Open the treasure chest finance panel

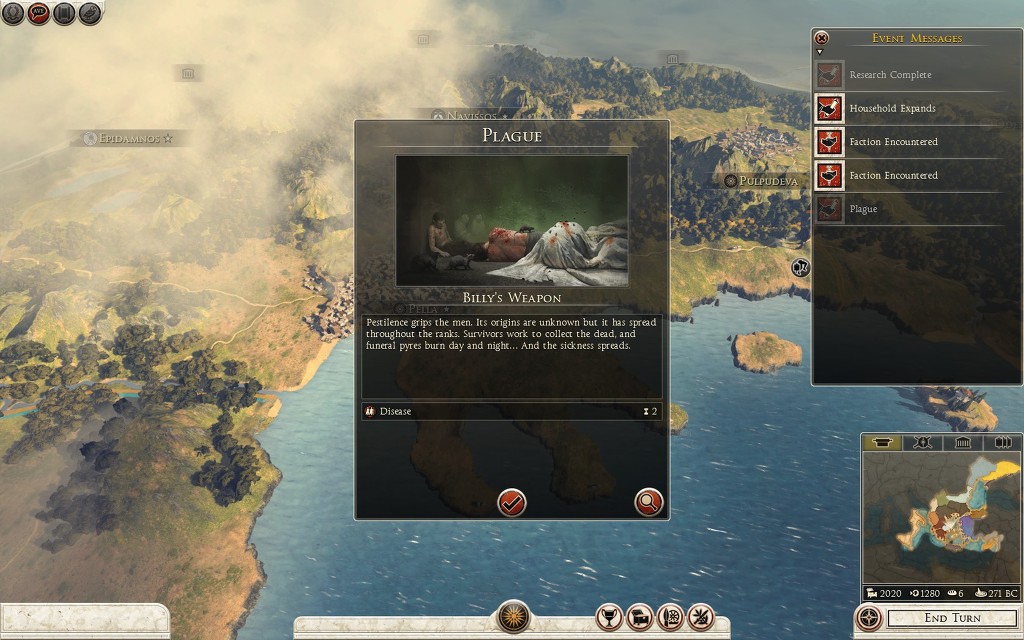tap(640, 617)
